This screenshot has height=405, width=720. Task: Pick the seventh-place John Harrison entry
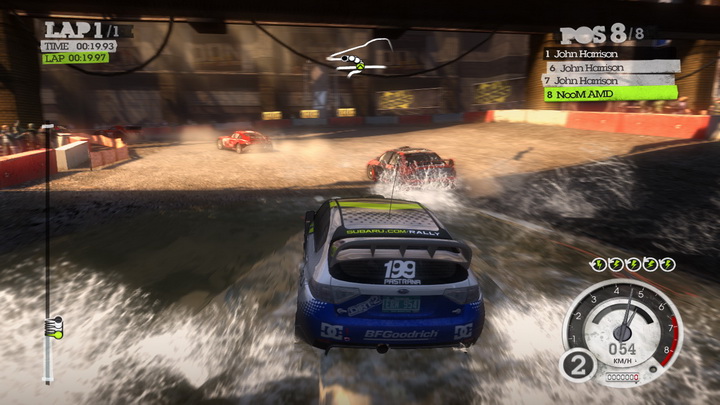point(607,80)
